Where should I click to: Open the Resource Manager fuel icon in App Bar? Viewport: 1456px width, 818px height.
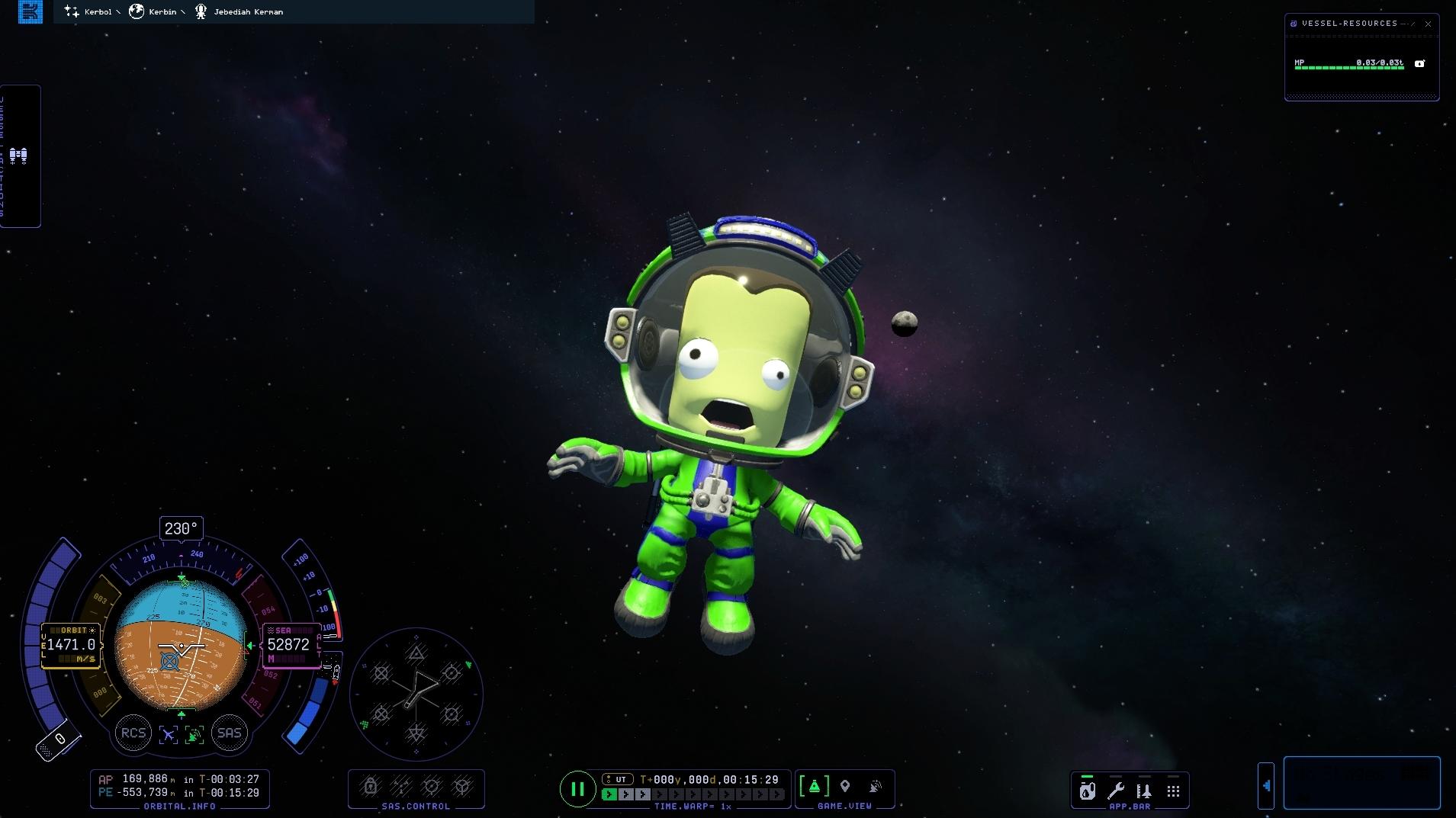1087,791
